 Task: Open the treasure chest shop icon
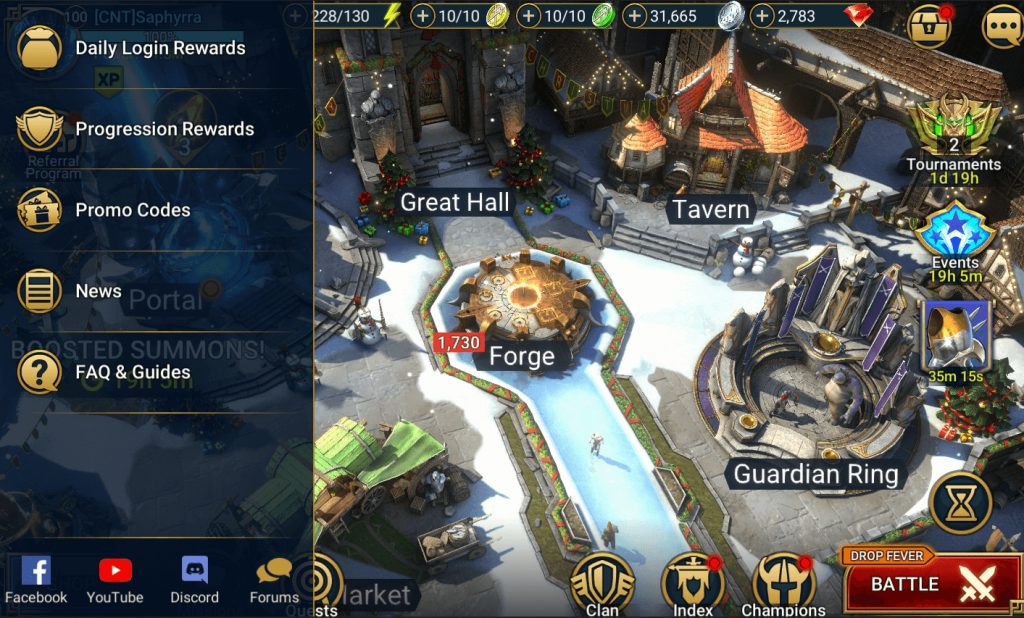[x=929, y=27]
